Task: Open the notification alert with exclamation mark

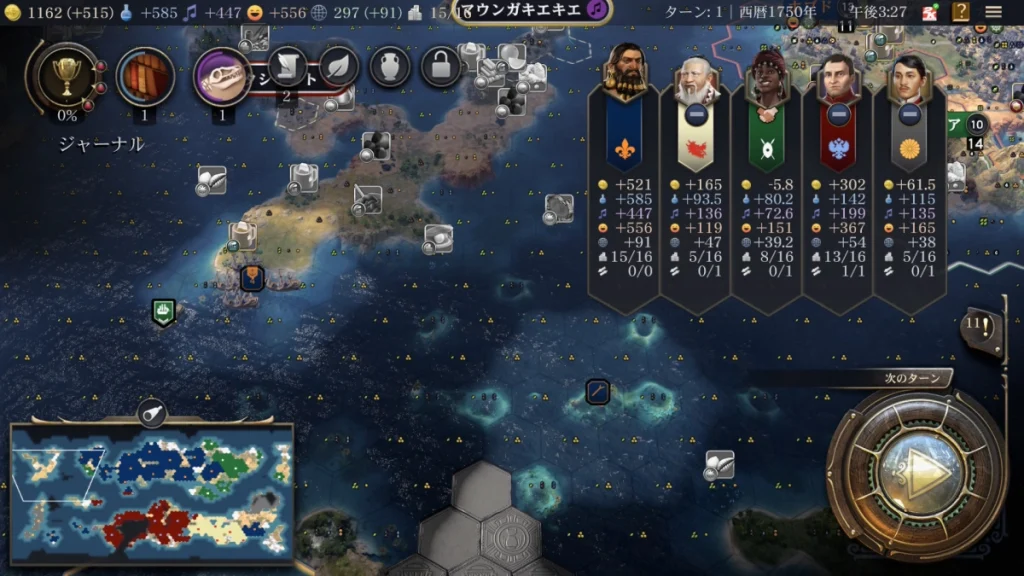Action: click(981, 328)
